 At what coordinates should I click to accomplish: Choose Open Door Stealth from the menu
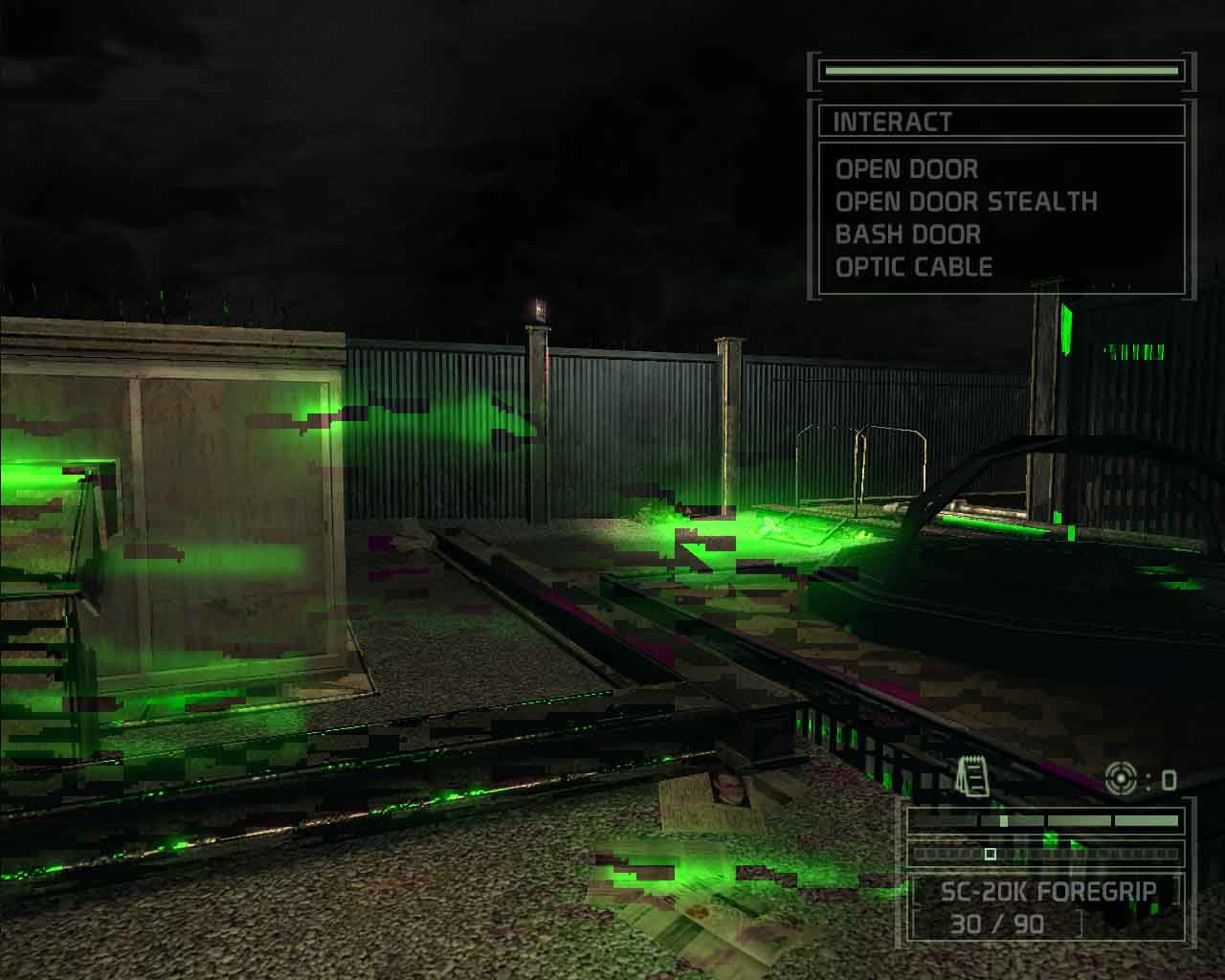tap(966, 202)
